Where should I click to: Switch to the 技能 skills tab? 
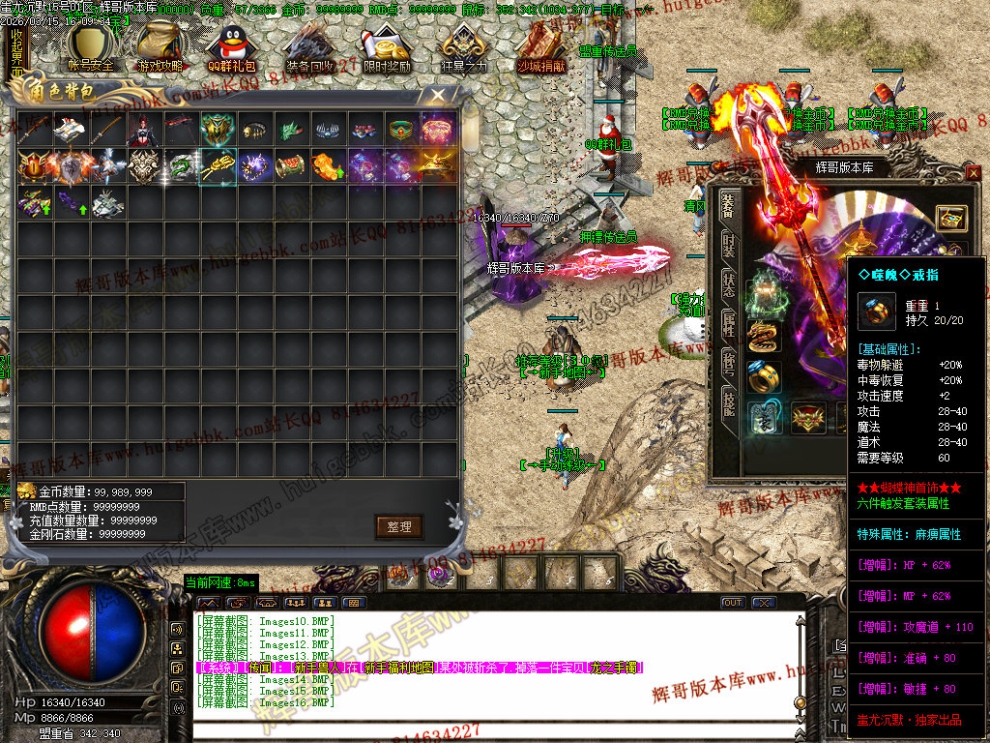point(729,402)
